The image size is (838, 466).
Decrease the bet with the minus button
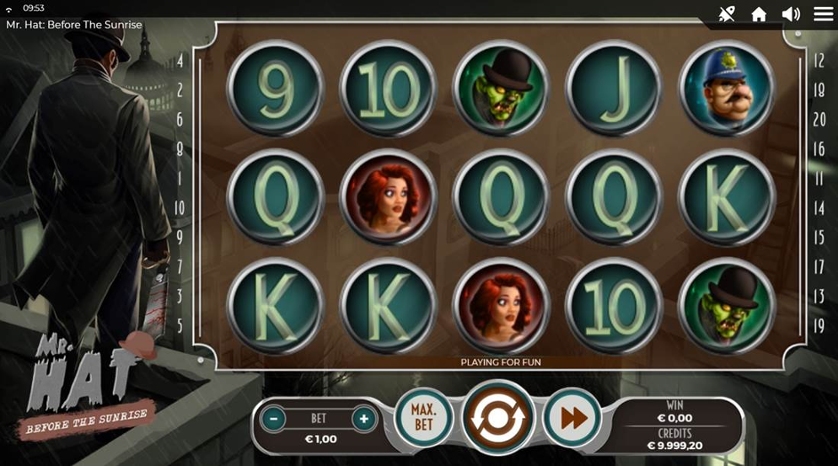pyautogui.click(x=273, y=419)
